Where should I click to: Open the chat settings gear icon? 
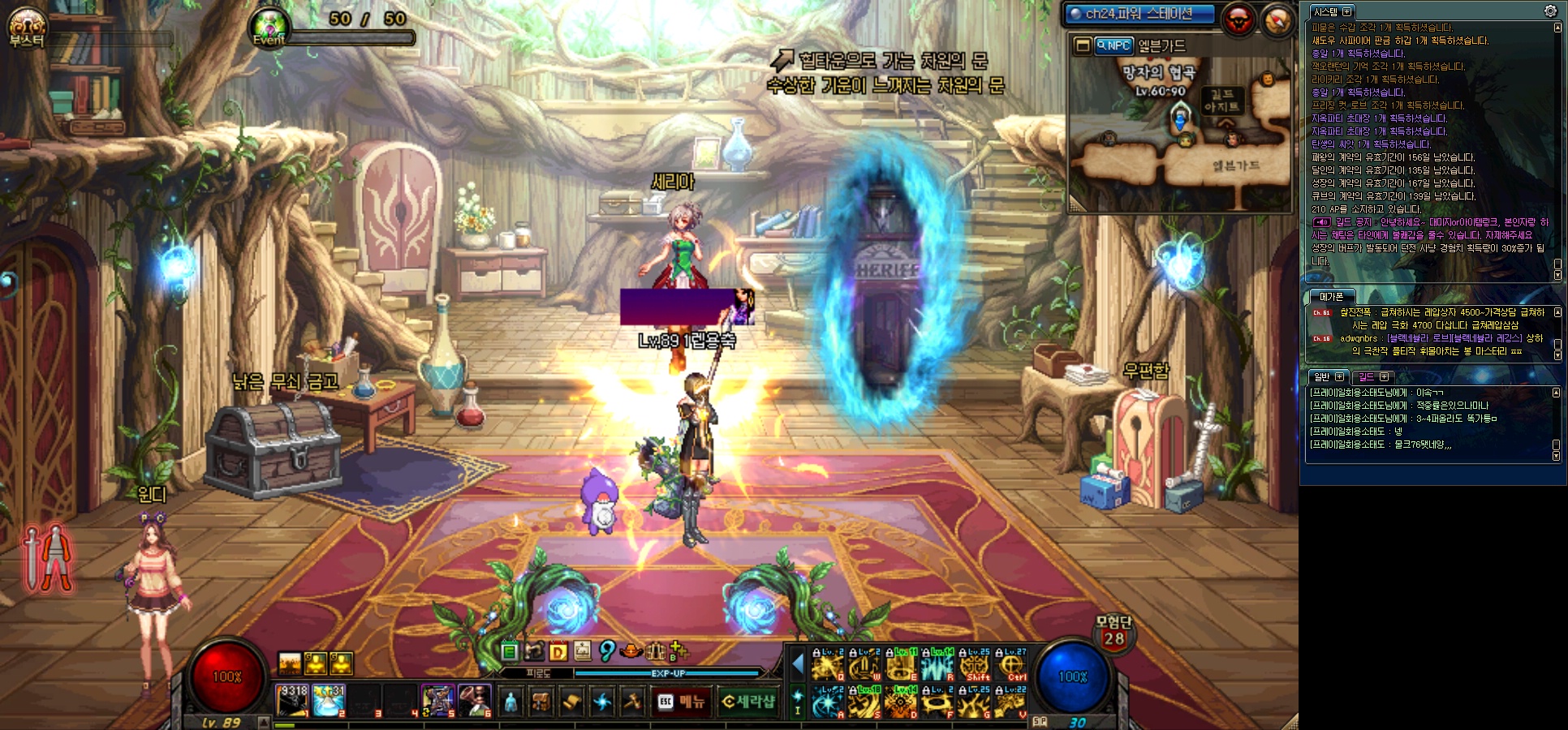pyautogui.click(x=1550, y=11)
